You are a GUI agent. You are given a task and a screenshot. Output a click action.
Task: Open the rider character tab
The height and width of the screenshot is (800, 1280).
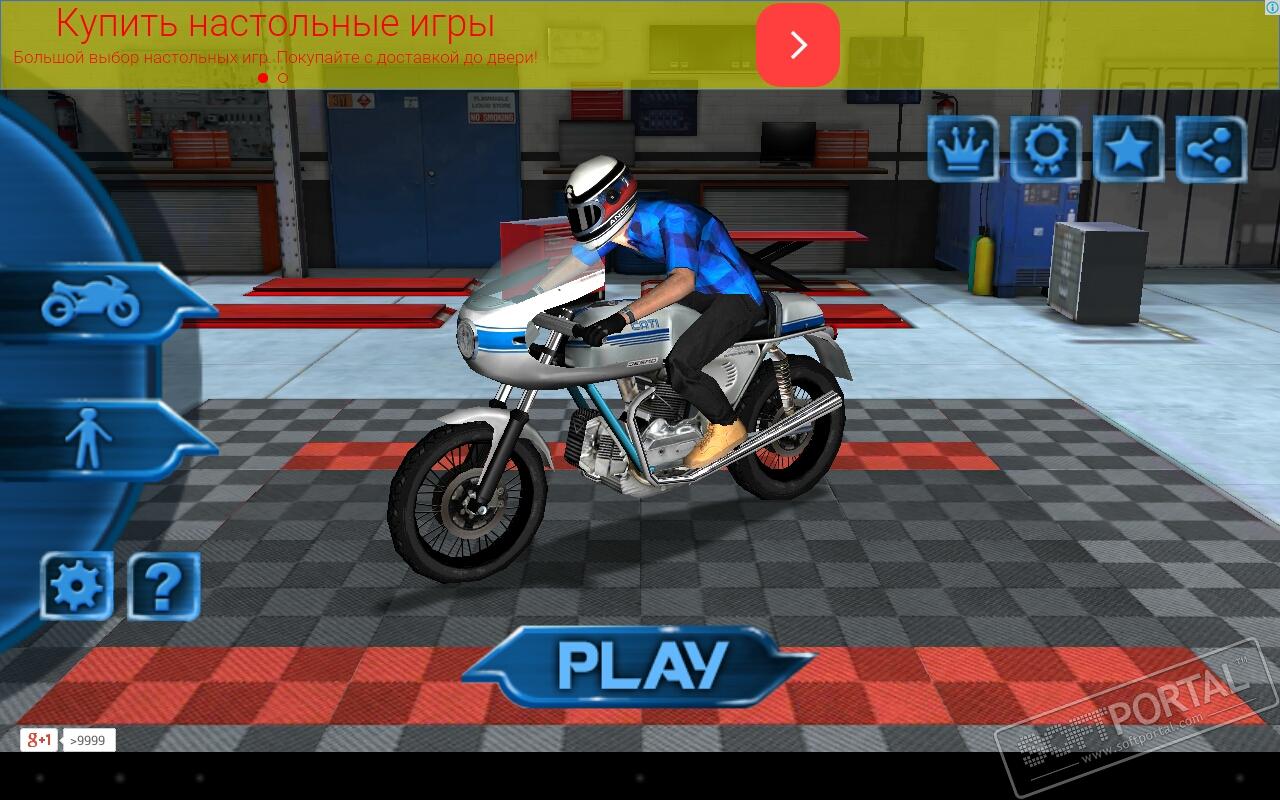90,438
